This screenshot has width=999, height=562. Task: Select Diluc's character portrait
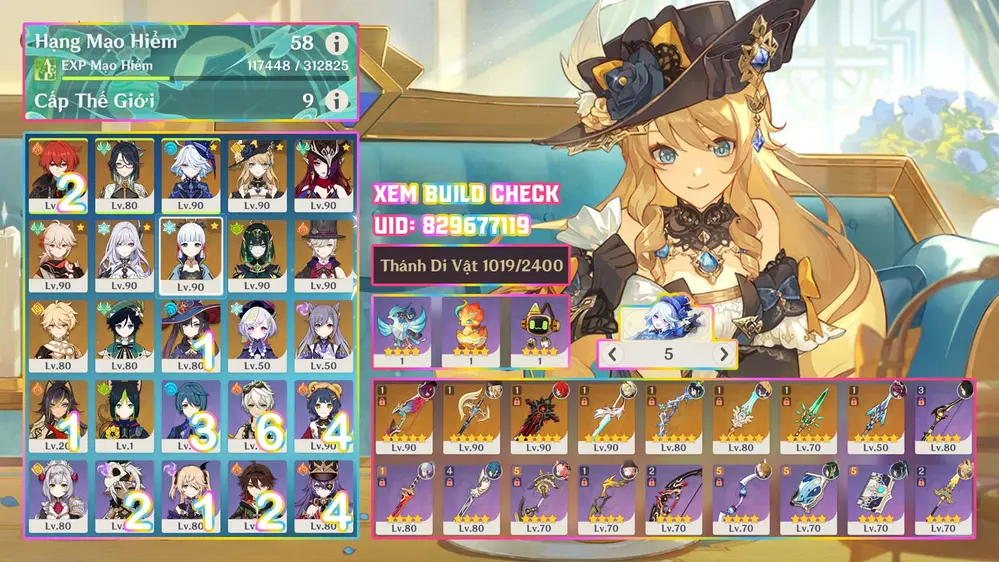coord(58,175)
